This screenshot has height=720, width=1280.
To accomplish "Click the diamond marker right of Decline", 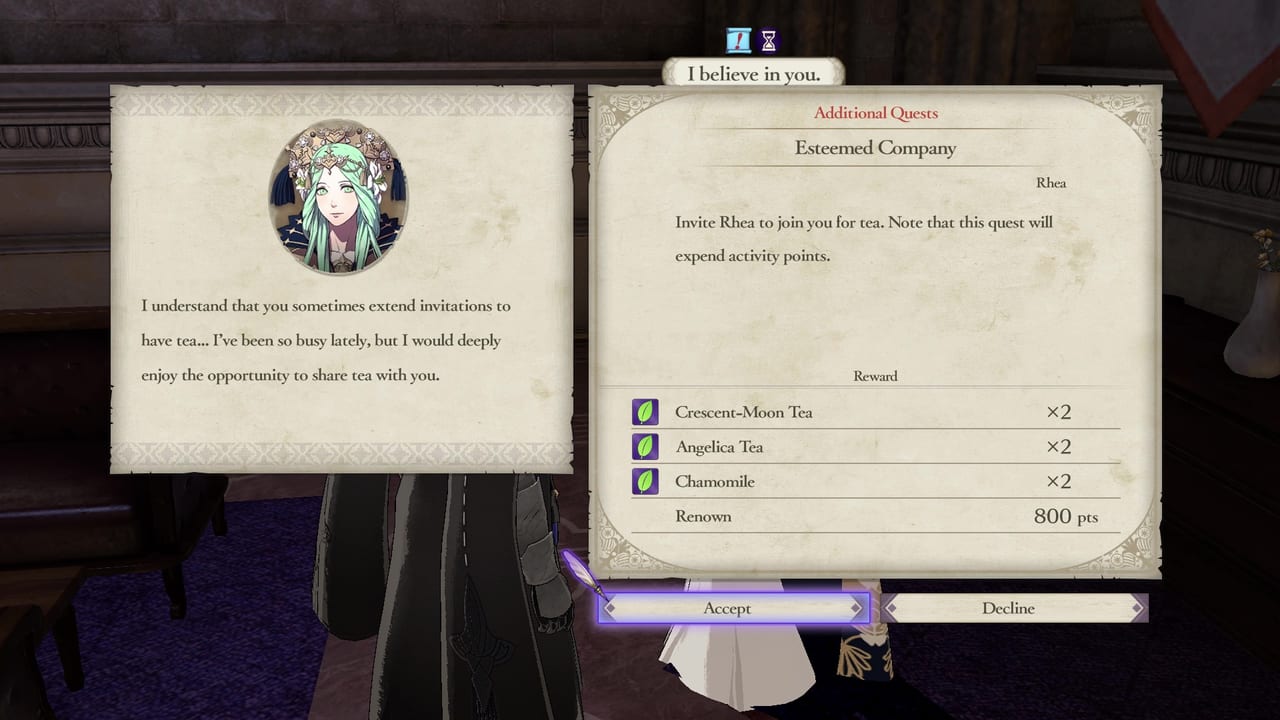I will point(1138,608).
